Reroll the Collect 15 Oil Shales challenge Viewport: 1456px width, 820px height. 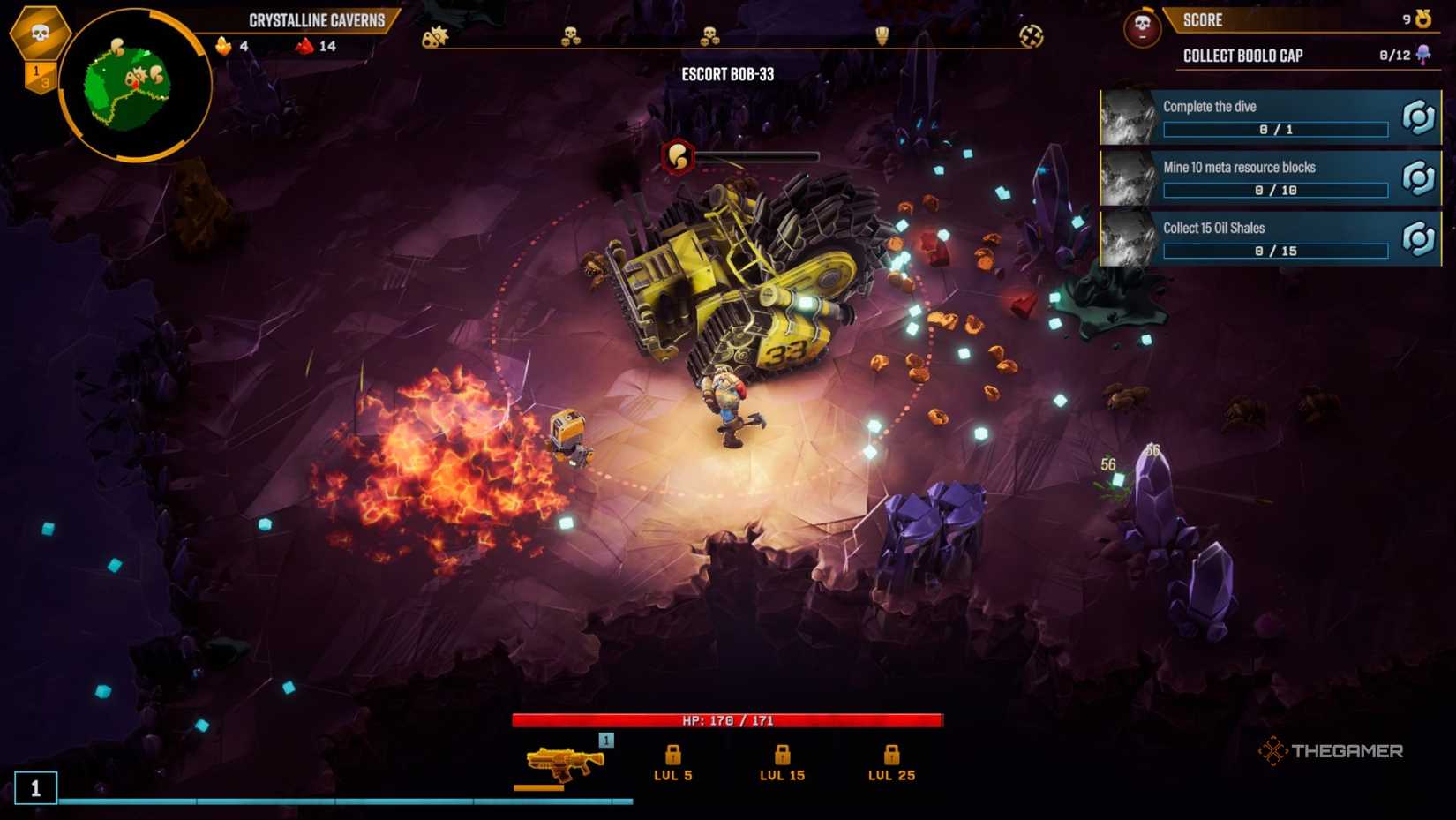[x=1418, y=238]
